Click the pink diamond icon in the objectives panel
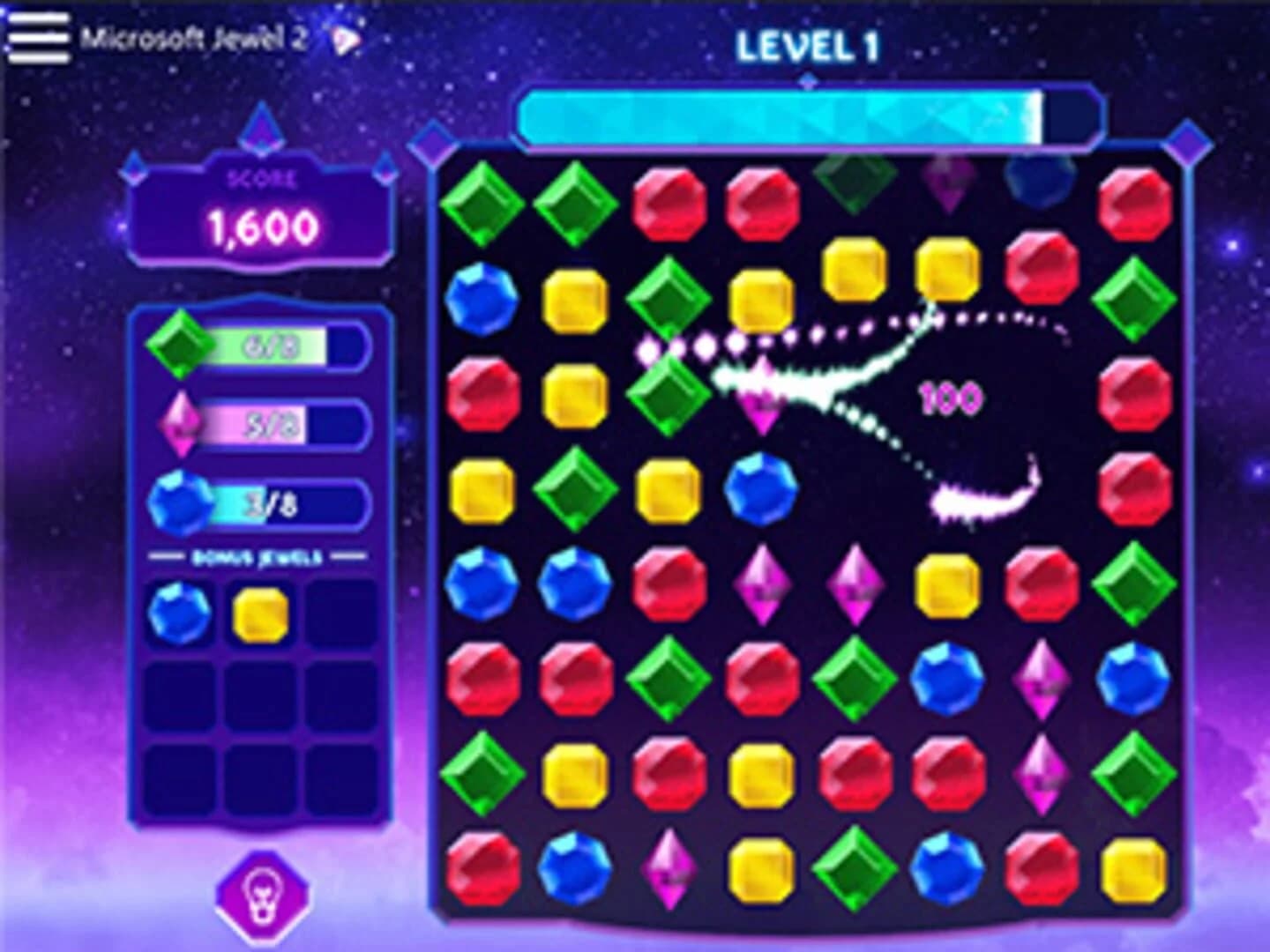 point(181,420)
